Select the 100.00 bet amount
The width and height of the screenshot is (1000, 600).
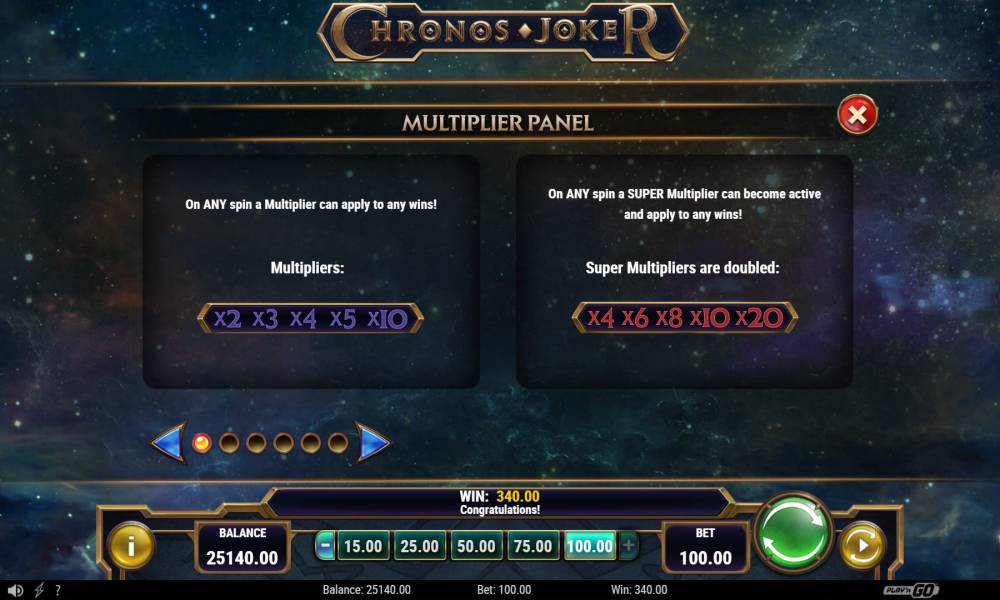point(589,546)
